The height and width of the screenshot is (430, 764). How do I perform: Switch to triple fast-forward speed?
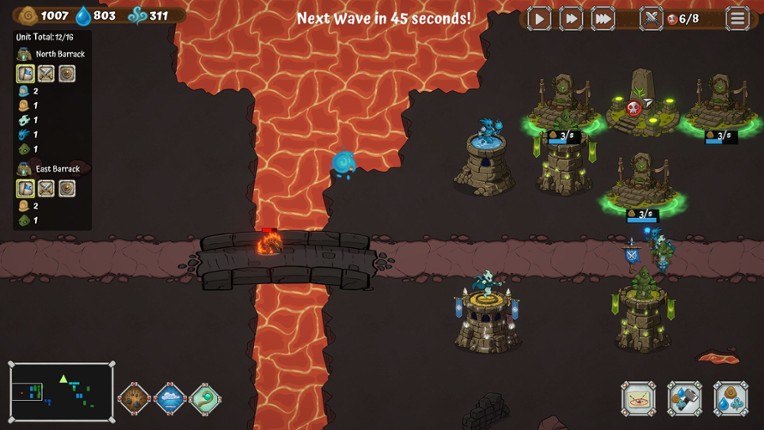pos(603,18)
